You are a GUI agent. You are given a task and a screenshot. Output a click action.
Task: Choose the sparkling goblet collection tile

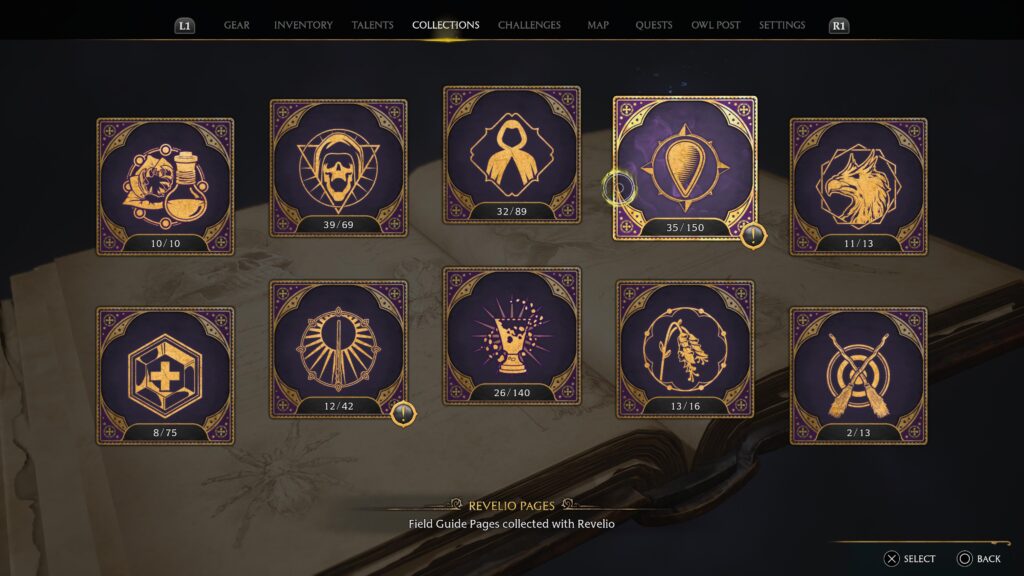coord(512,335)
